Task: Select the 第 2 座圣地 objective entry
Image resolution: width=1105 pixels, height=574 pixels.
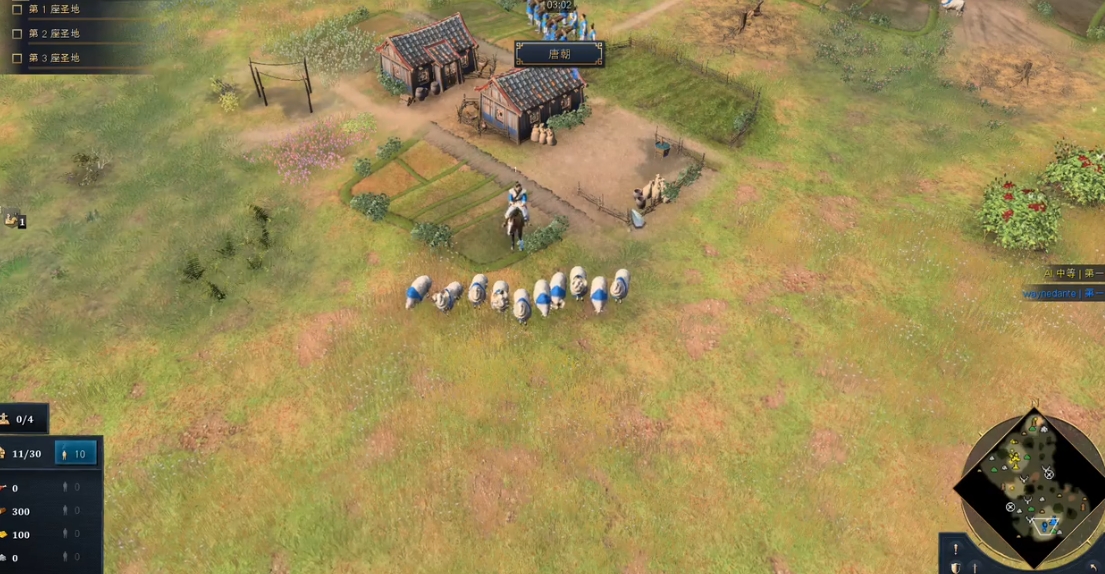Action: click(54, 33)
